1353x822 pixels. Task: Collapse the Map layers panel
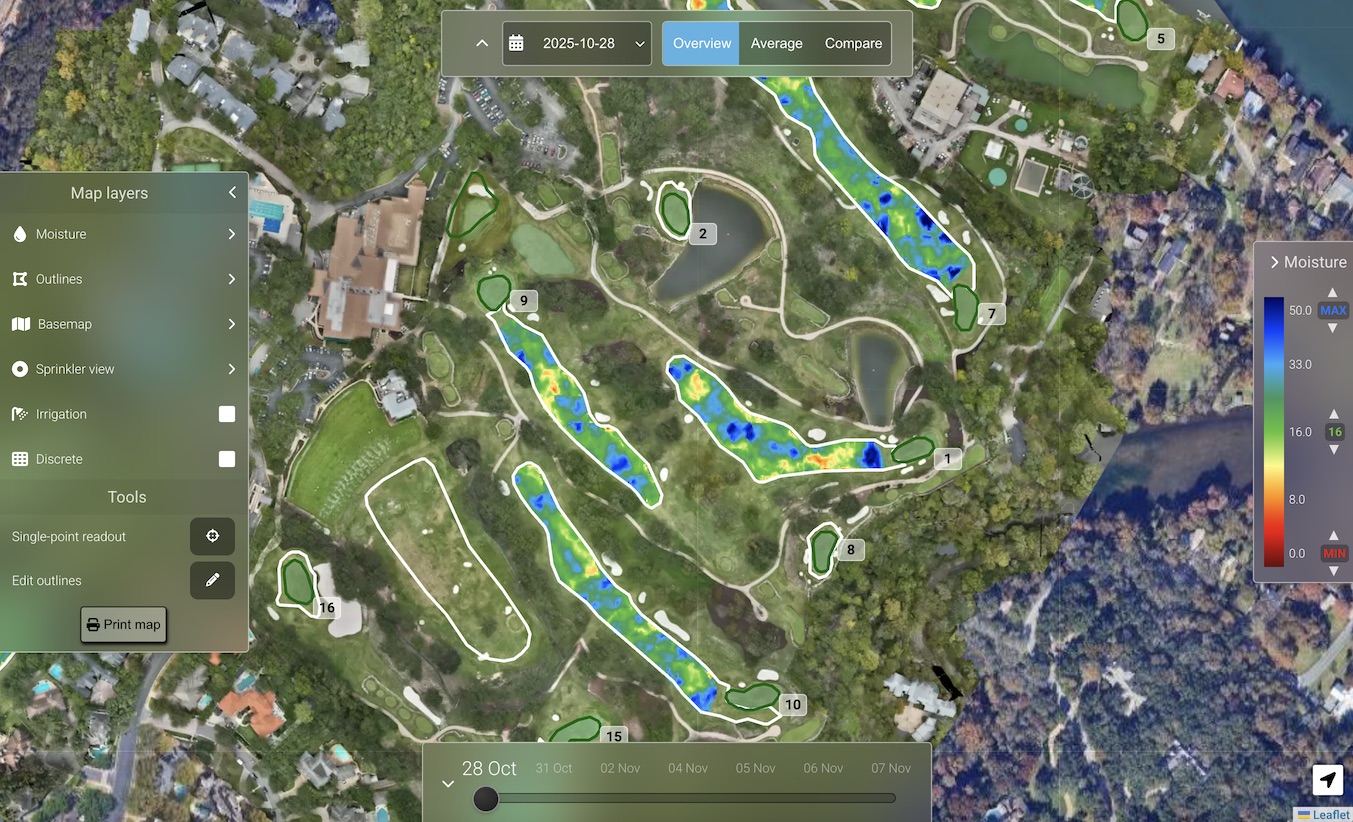click(232, 193)
